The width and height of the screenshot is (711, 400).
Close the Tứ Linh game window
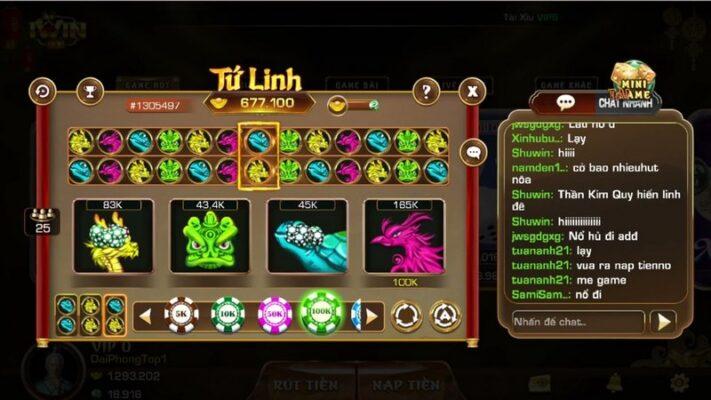click(x=471, y=92)
